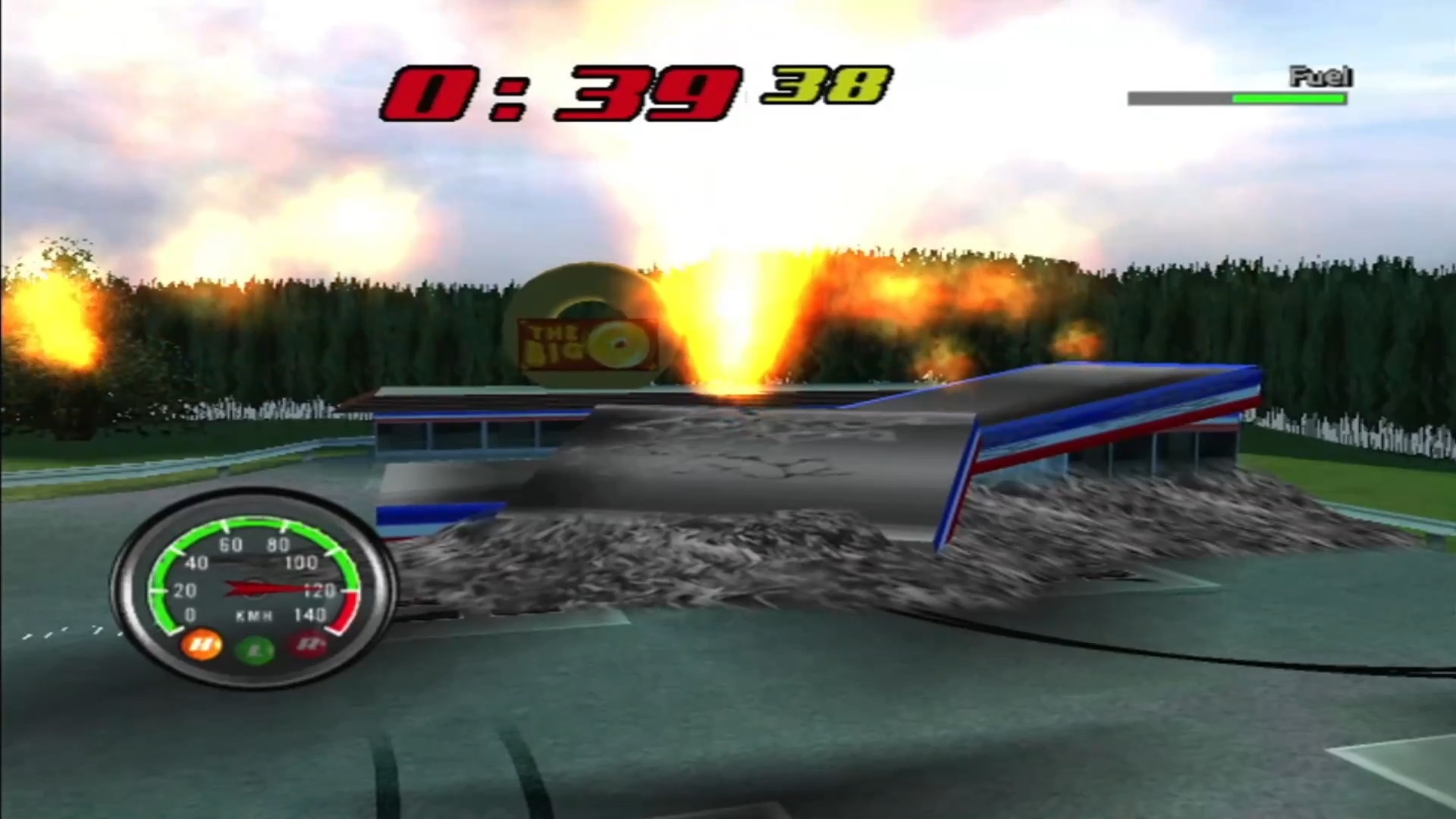Select the orange H high-gear icon
Screen dimensions: 1456x819
coord(202,645)
